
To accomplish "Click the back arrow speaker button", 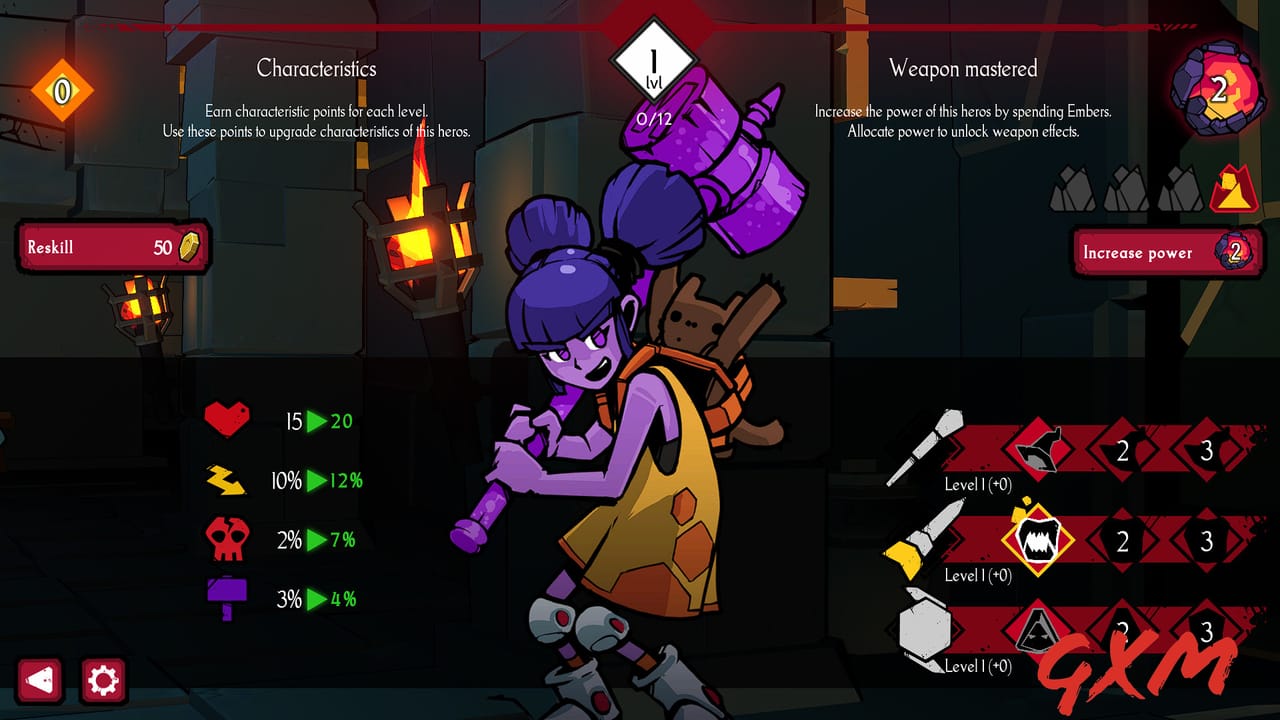I will 39,679.
